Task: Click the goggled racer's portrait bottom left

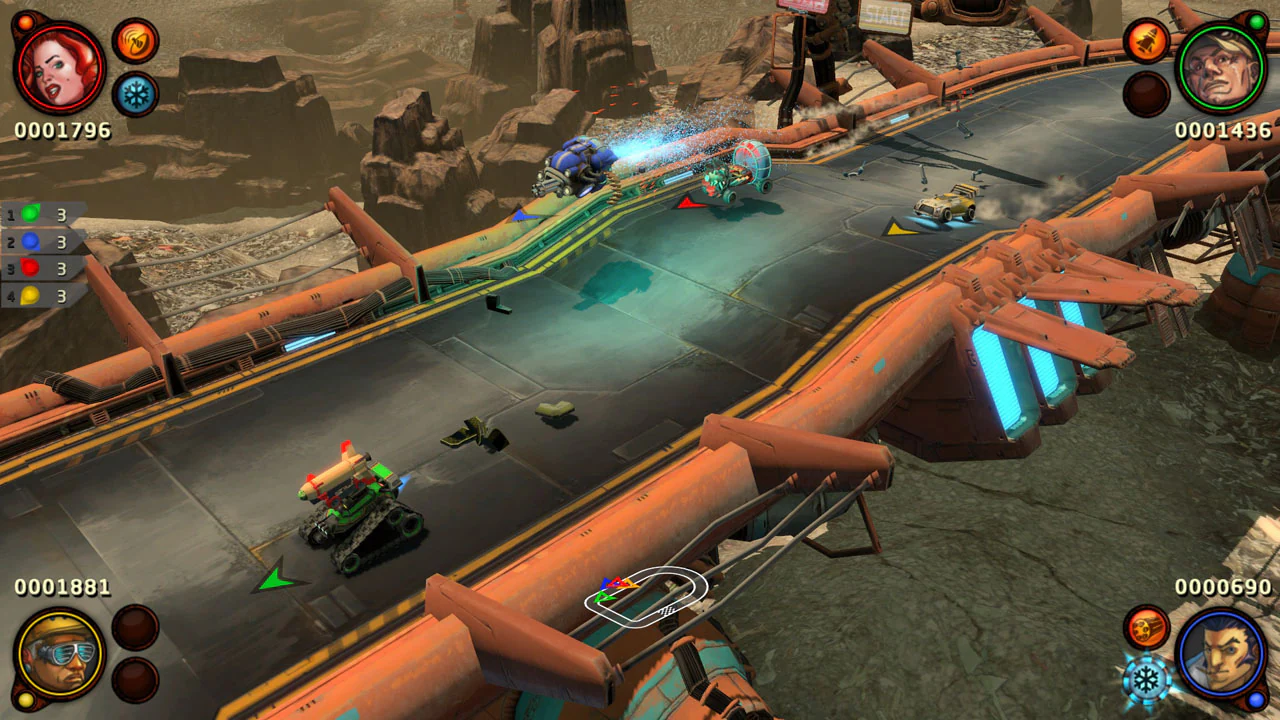Action: (62, 652)
